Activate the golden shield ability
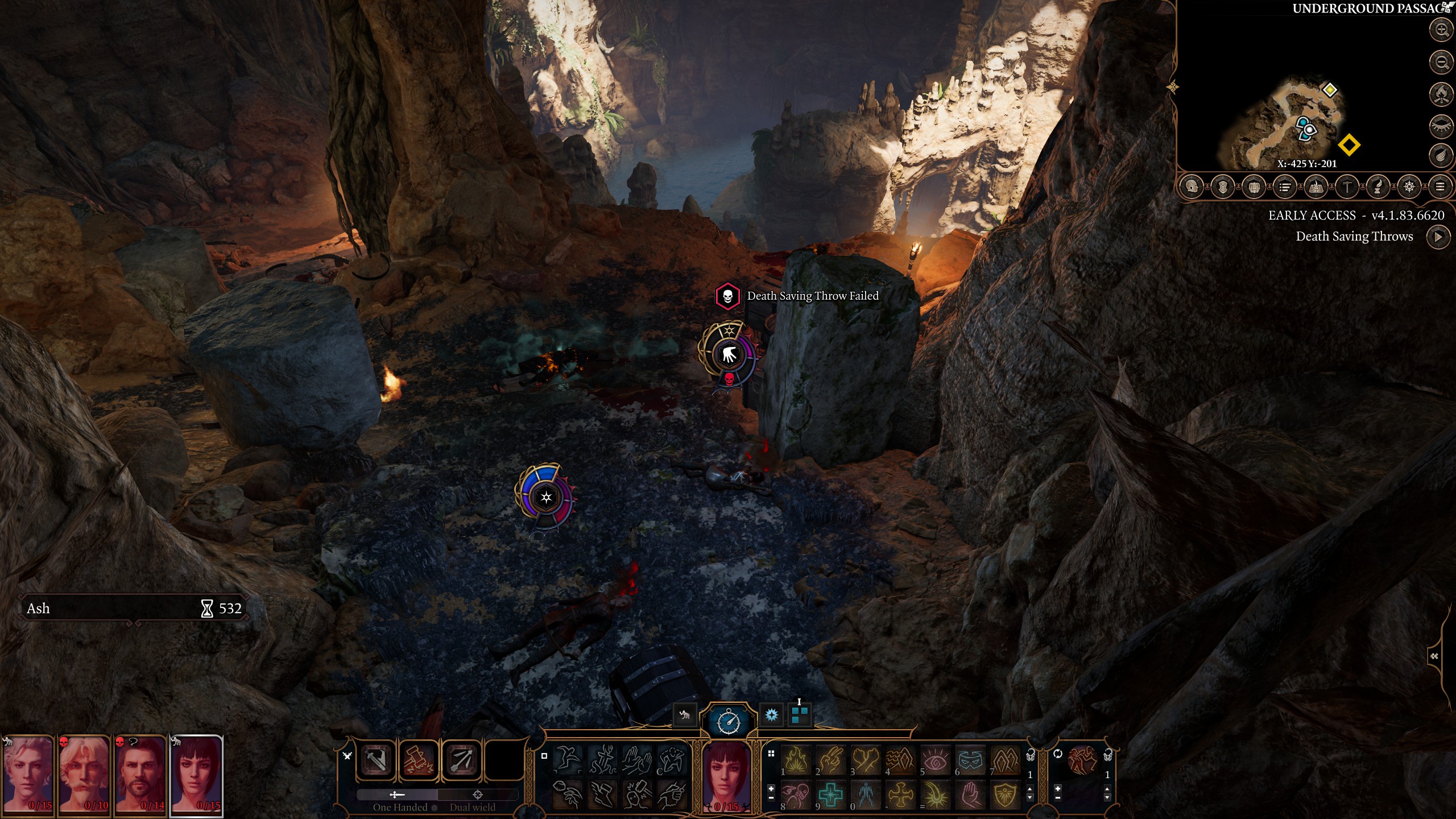 1005,794
